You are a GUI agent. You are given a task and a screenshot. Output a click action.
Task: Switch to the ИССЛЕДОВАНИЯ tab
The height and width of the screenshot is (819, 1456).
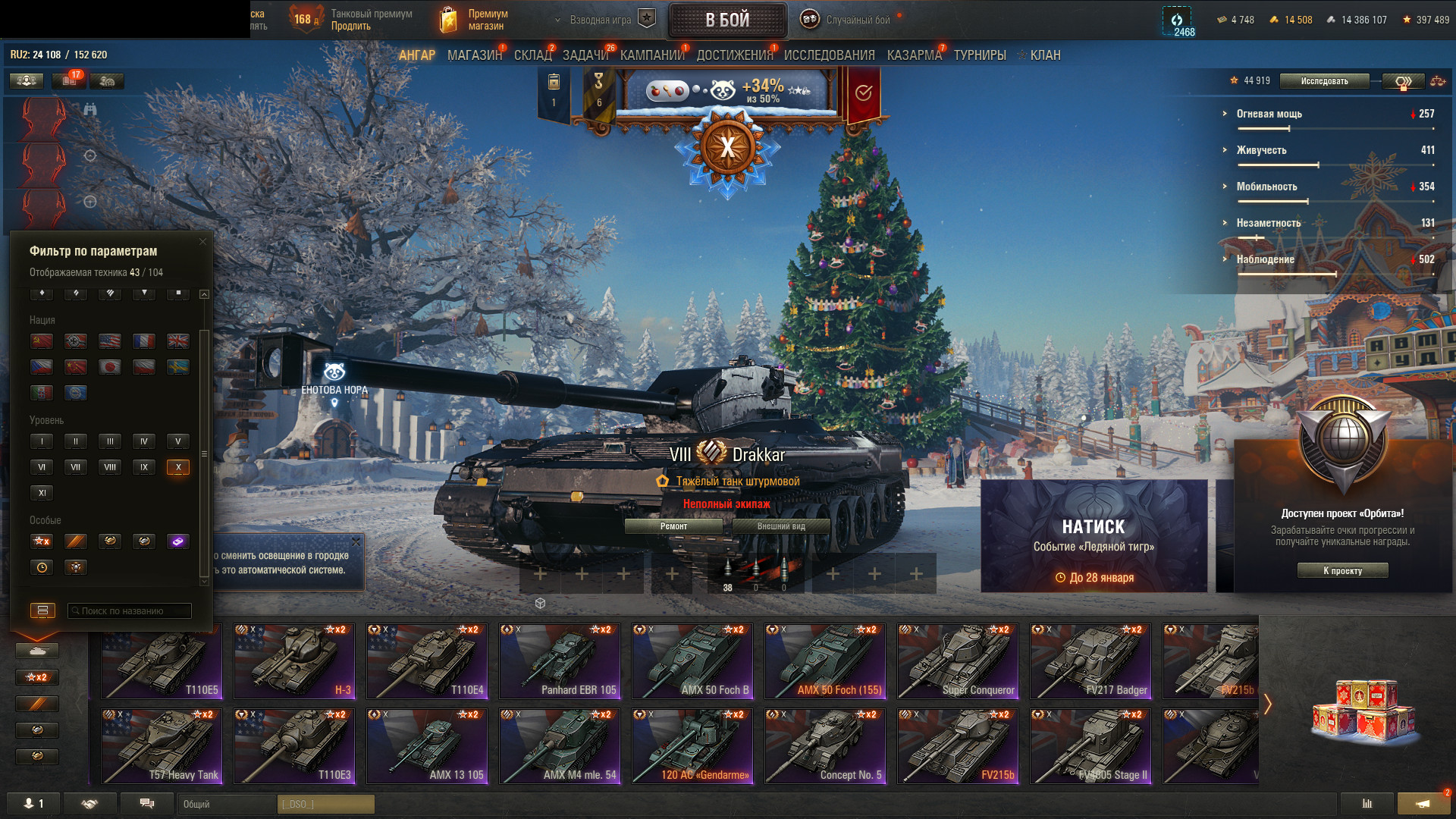point(829,55)
